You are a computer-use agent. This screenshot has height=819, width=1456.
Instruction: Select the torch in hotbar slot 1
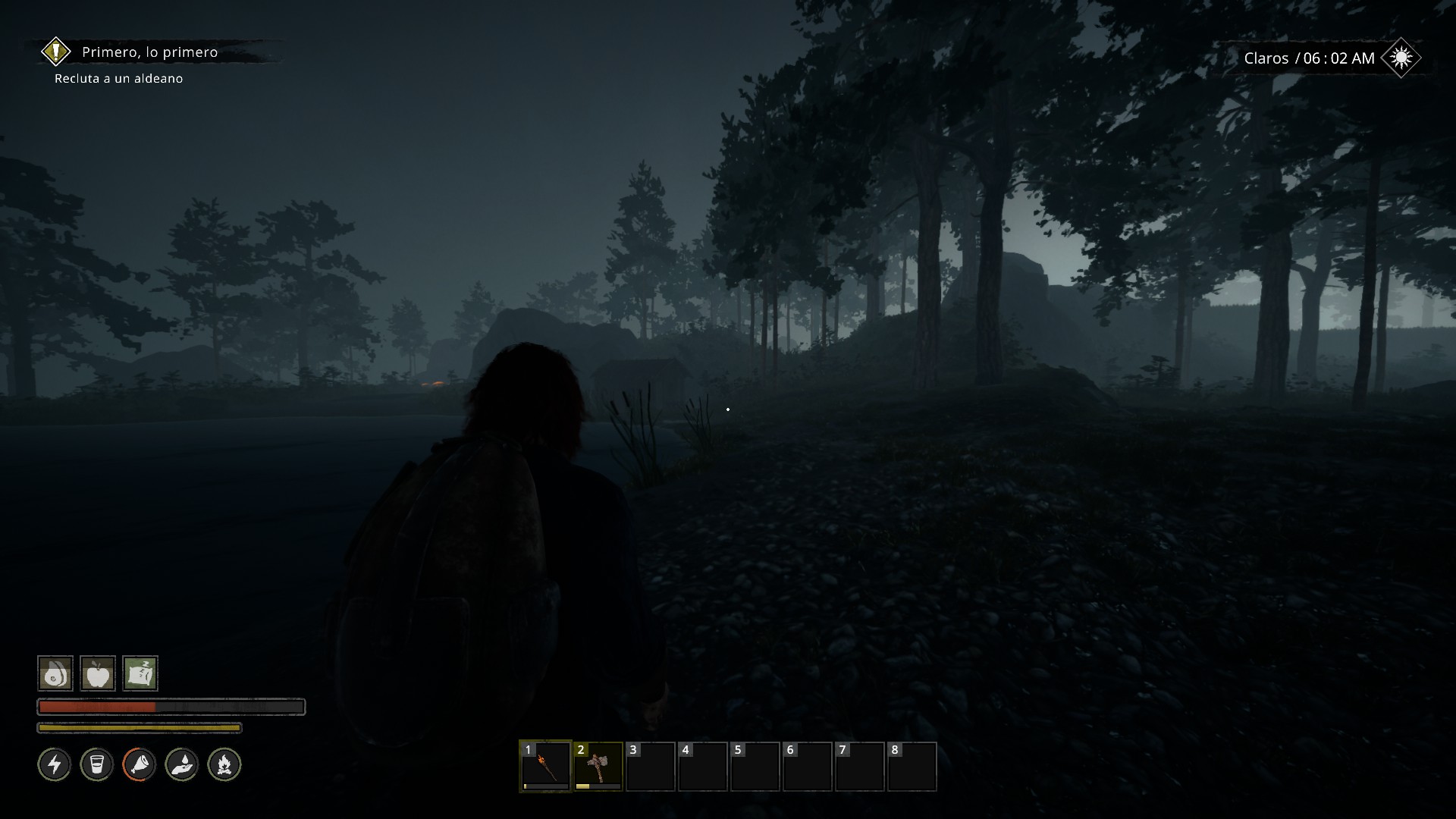[545, 767]
